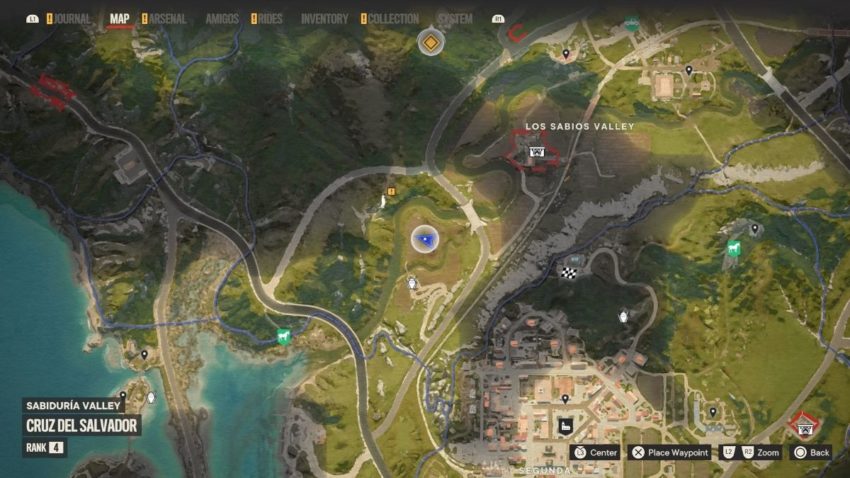
Task: Open the Inventory tab
Action: coord(324,19)
